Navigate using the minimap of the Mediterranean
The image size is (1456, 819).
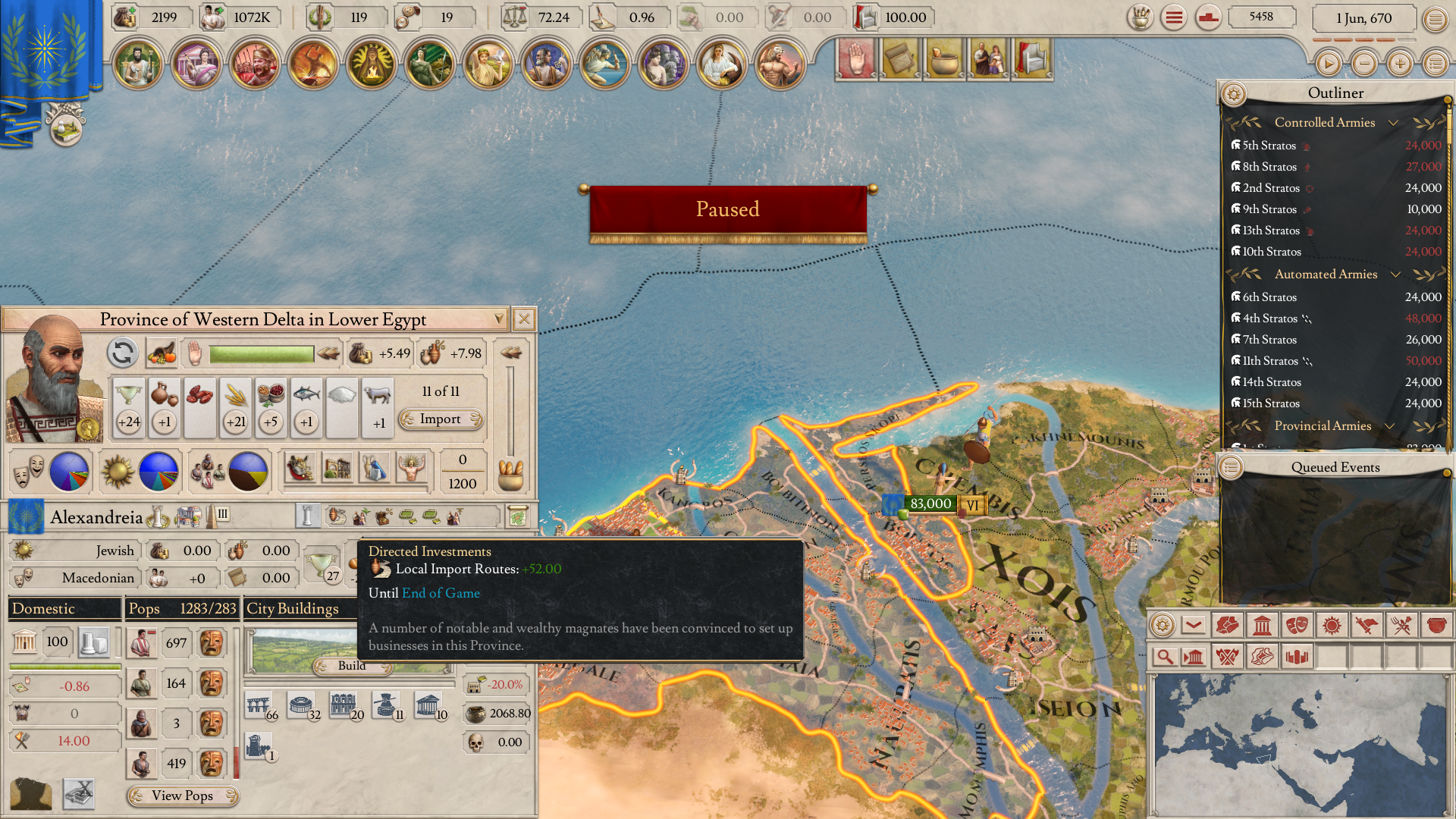click(1301, 743)
